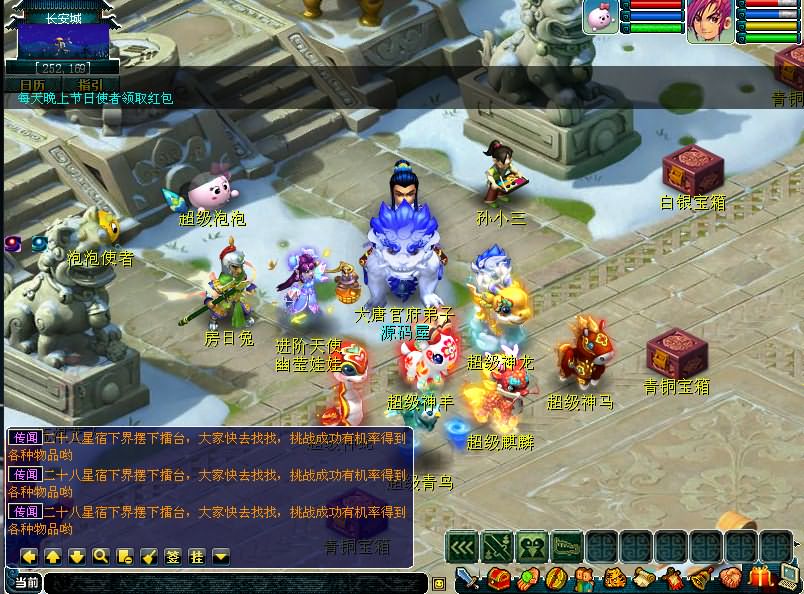Open chat search with magnifying glass
804x594 pixels.
tap(100, 556)
